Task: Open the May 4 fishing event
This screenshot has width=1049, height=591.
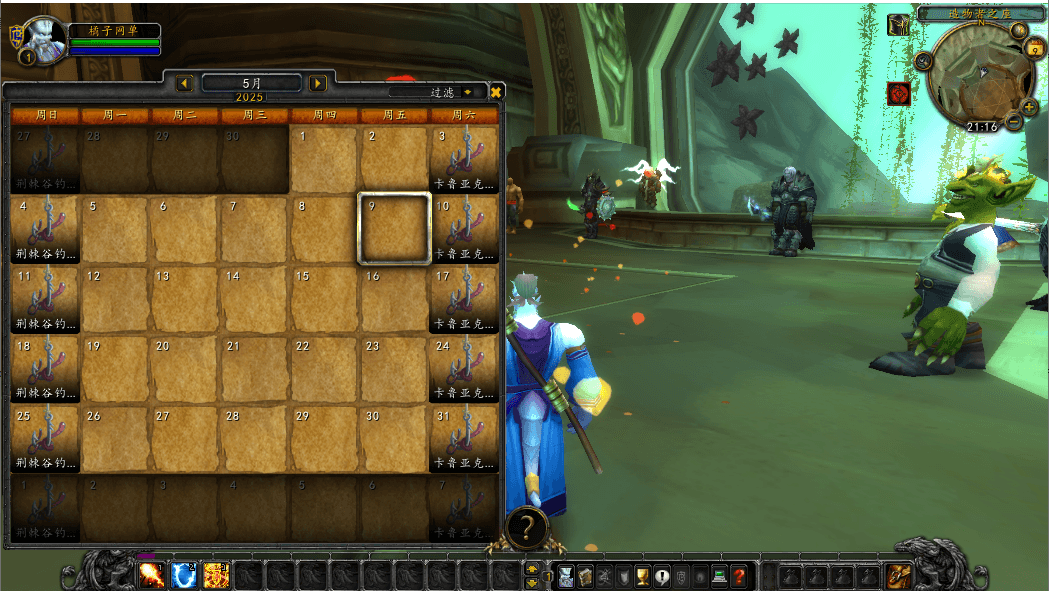Action: [45, 229]
